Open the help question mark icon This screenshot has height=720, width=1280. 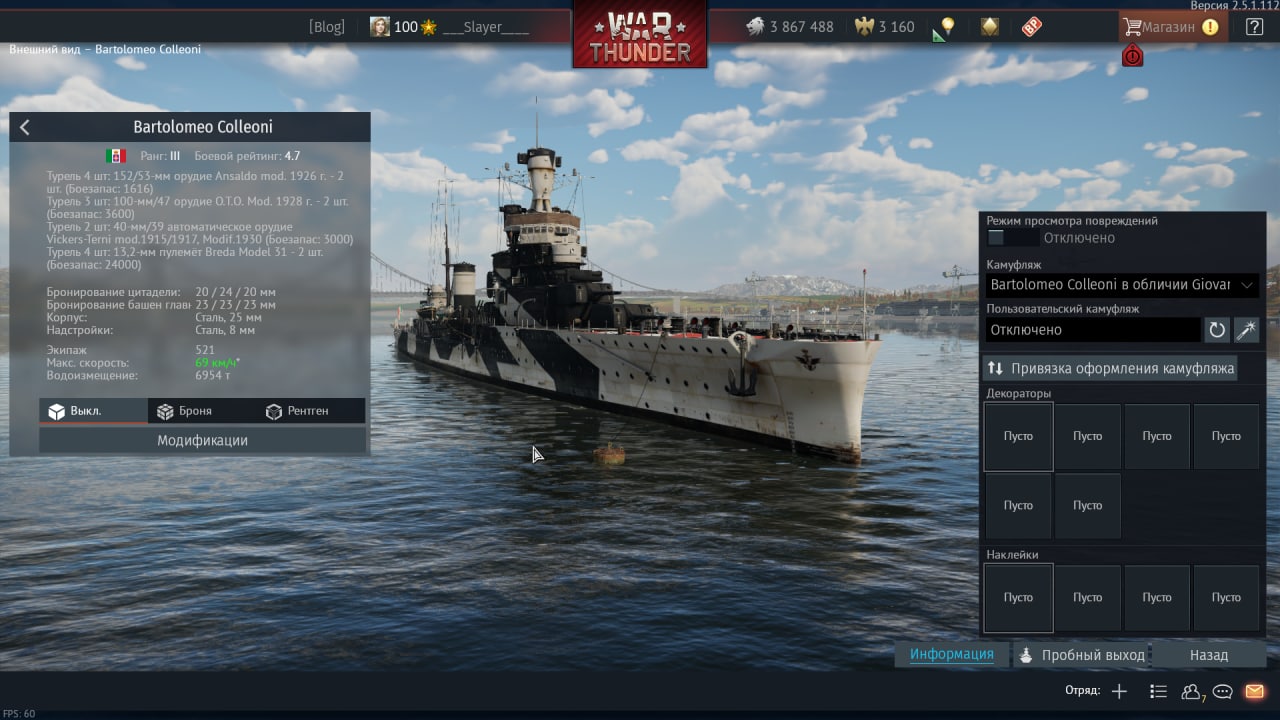point(1254,27)
